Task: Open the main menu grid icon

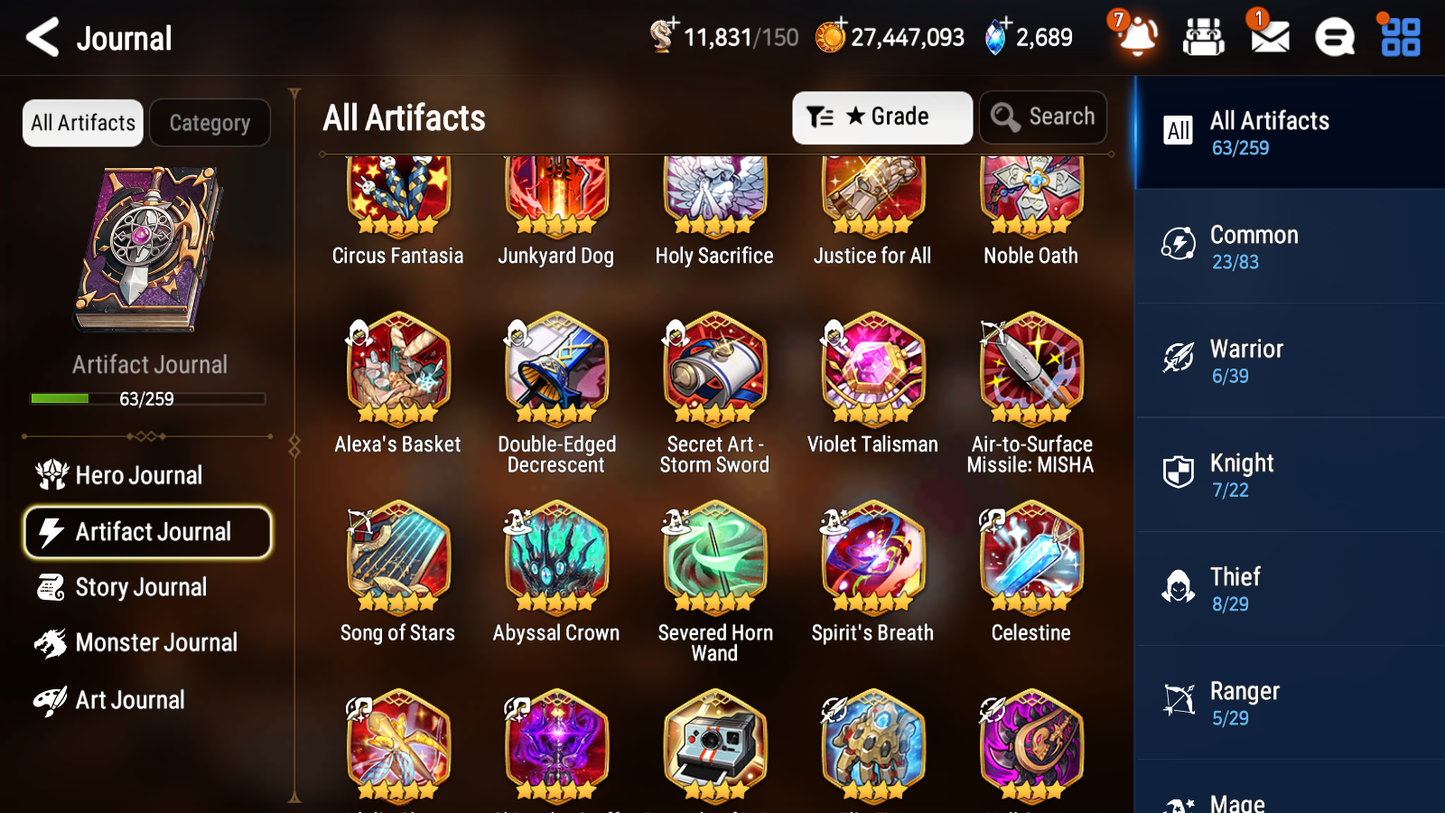Action: click(1399, 36)
